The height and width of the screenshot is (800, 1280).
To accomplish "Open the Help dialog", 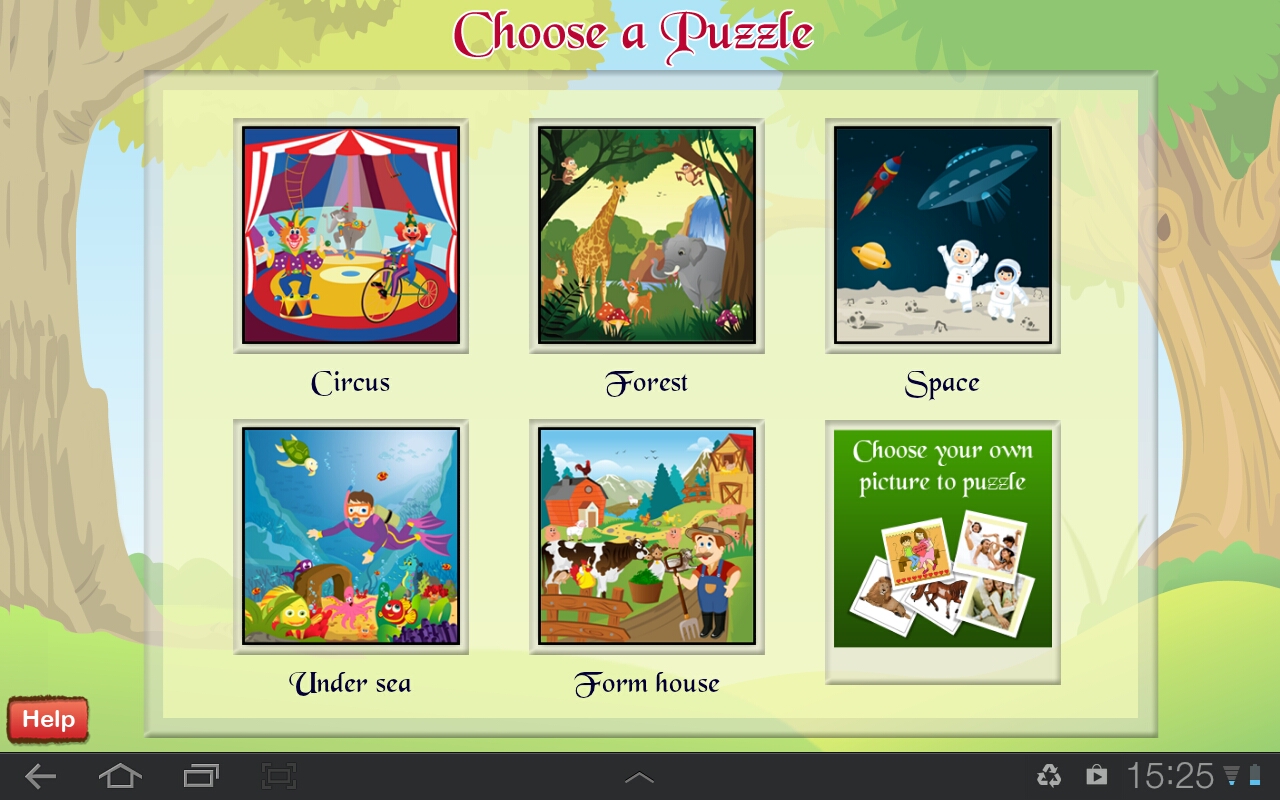I will 46,718.
